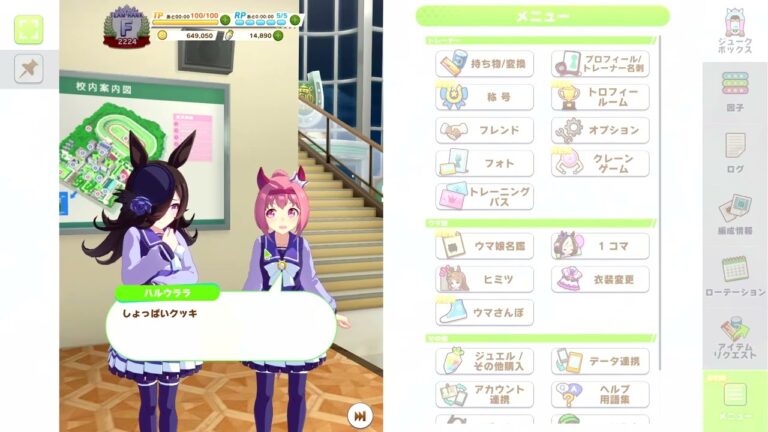
Task: Open the ヒミツ secrets button
Action: point(485,279)
